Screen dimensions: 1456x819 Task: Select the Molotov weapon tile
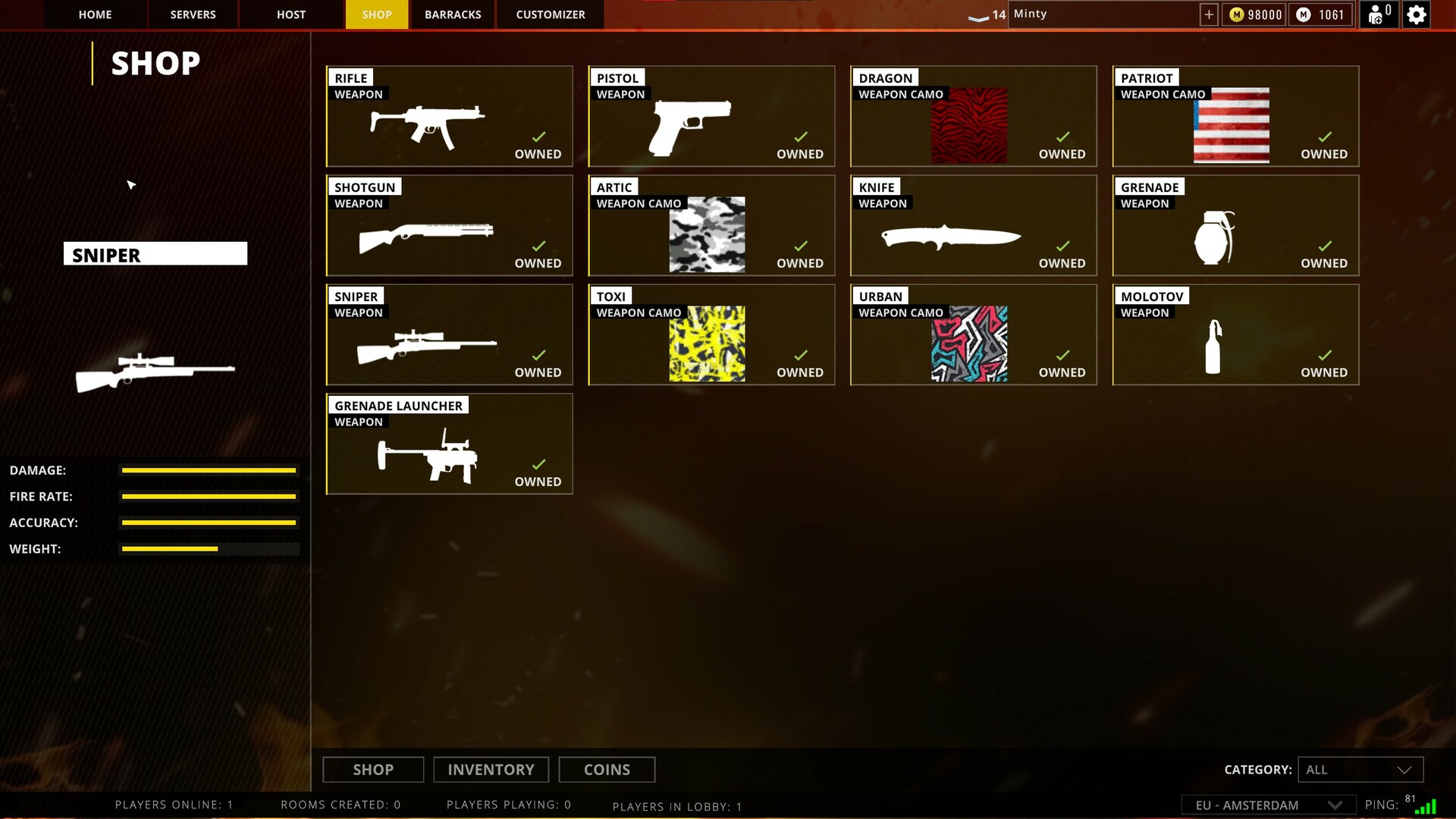click(1235, 334)
